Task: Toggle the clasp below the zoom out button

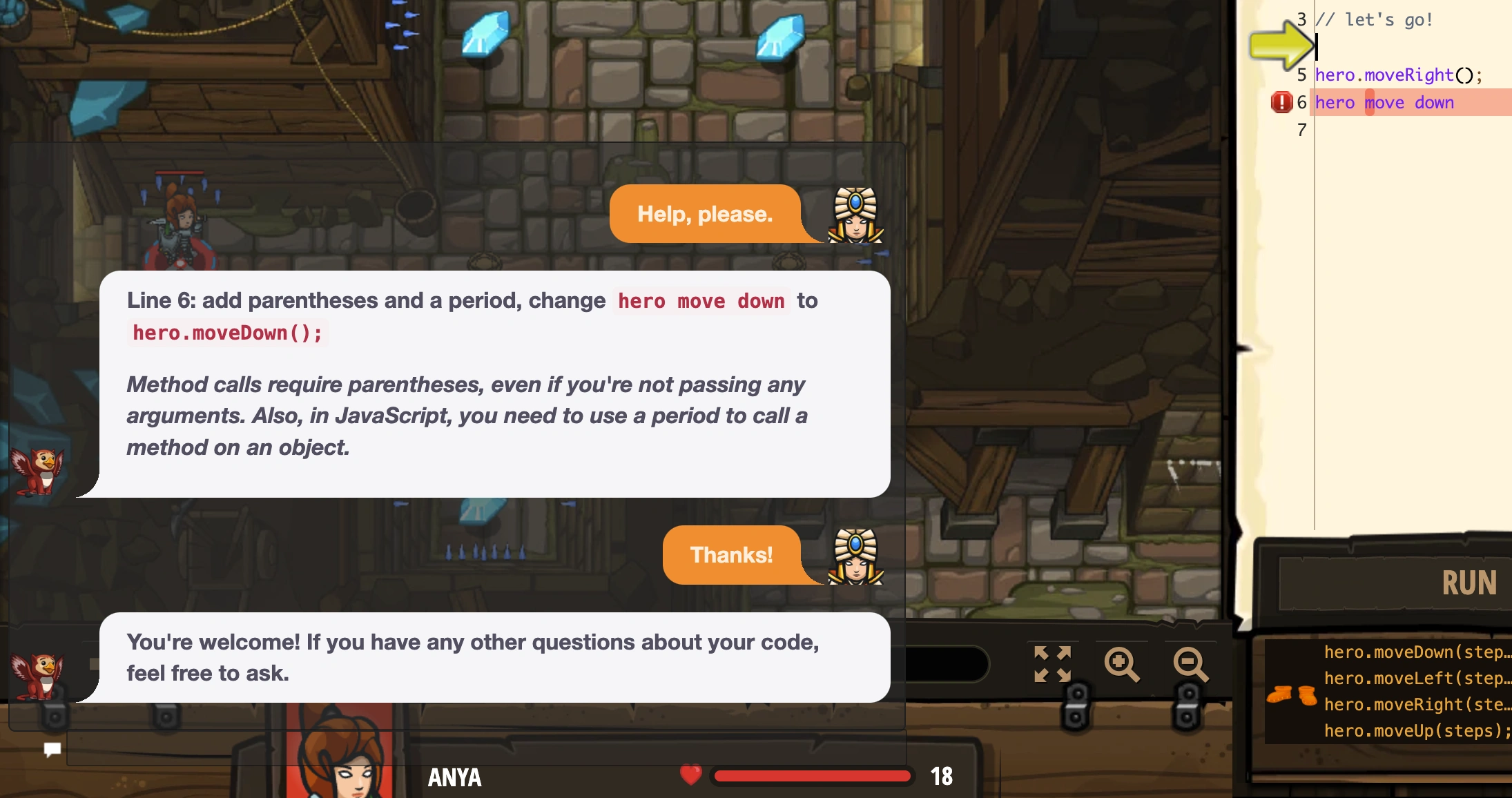Action: (x=1189, y=704)
